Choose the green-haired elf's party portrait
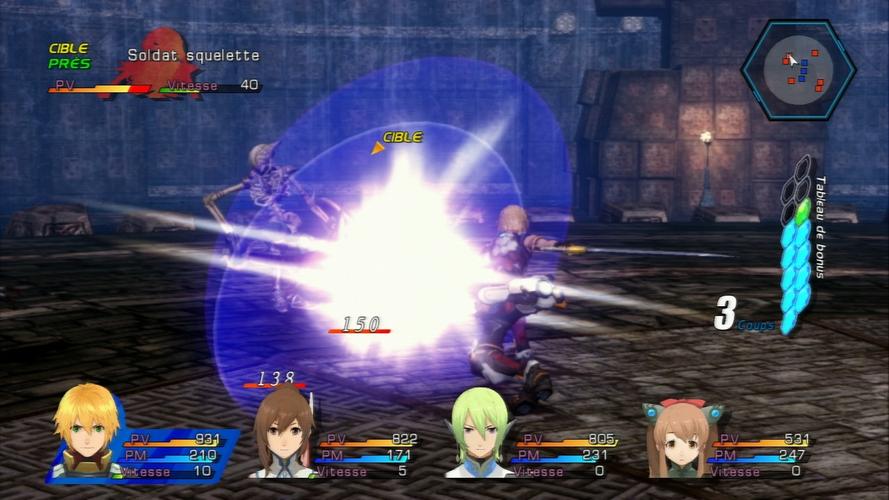The image size is (889, 500). click(x=478, y=435)
